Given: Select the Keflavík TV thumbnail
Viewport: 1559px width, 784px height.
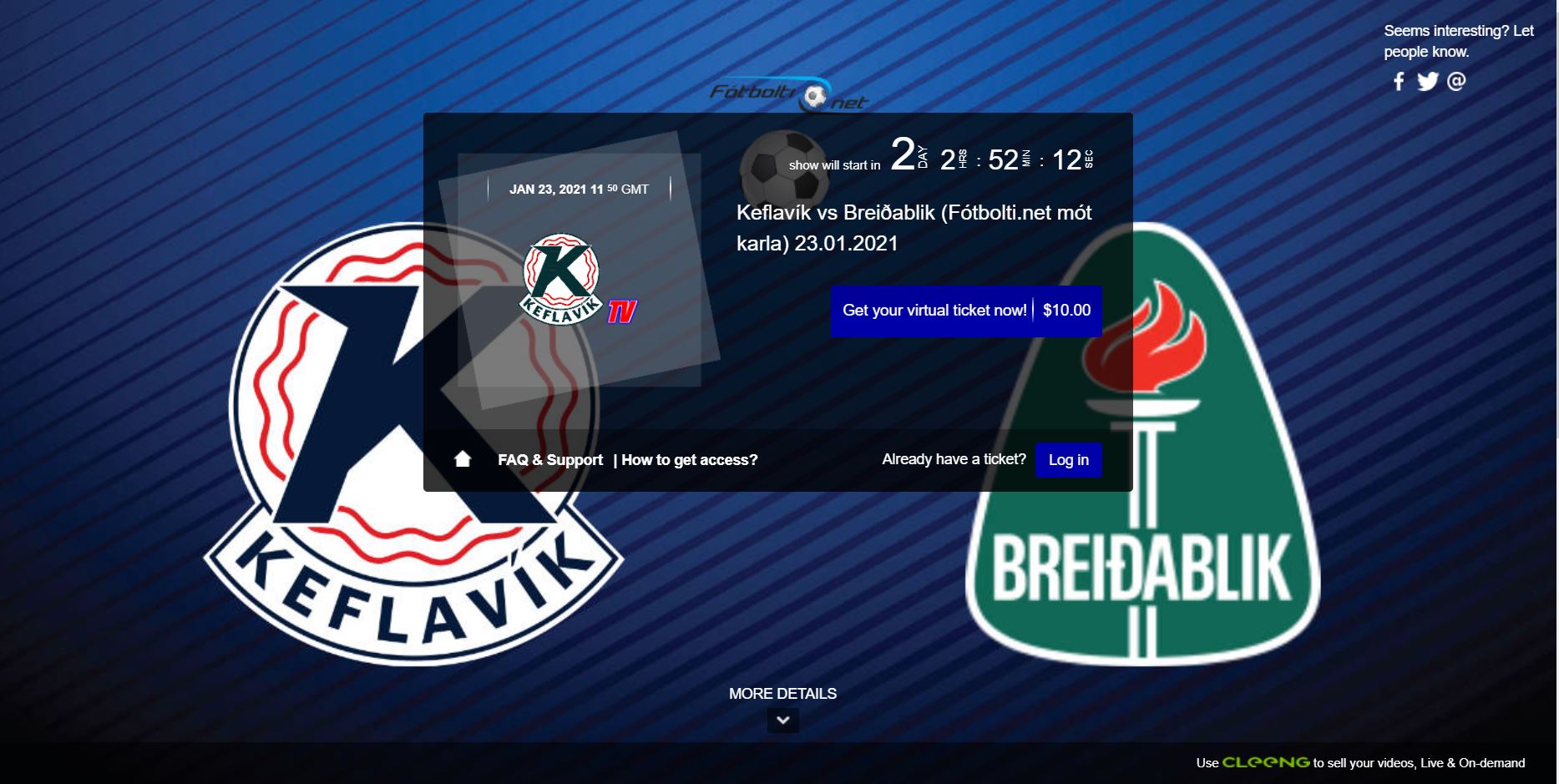Looking at the screenshot, I should 578,280.
